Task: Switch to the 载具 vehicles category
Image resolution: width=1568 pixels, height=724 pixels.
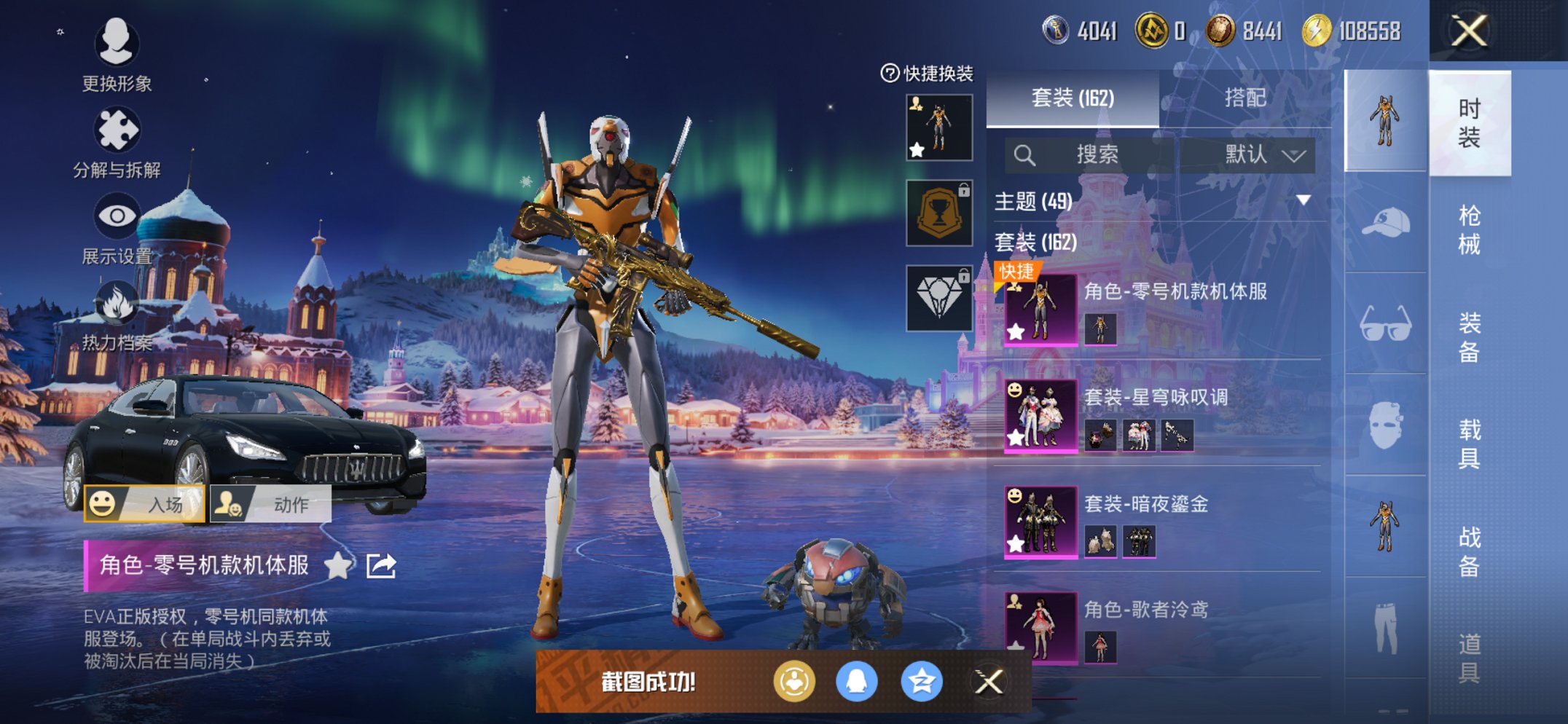Action: pos(1469,444)
